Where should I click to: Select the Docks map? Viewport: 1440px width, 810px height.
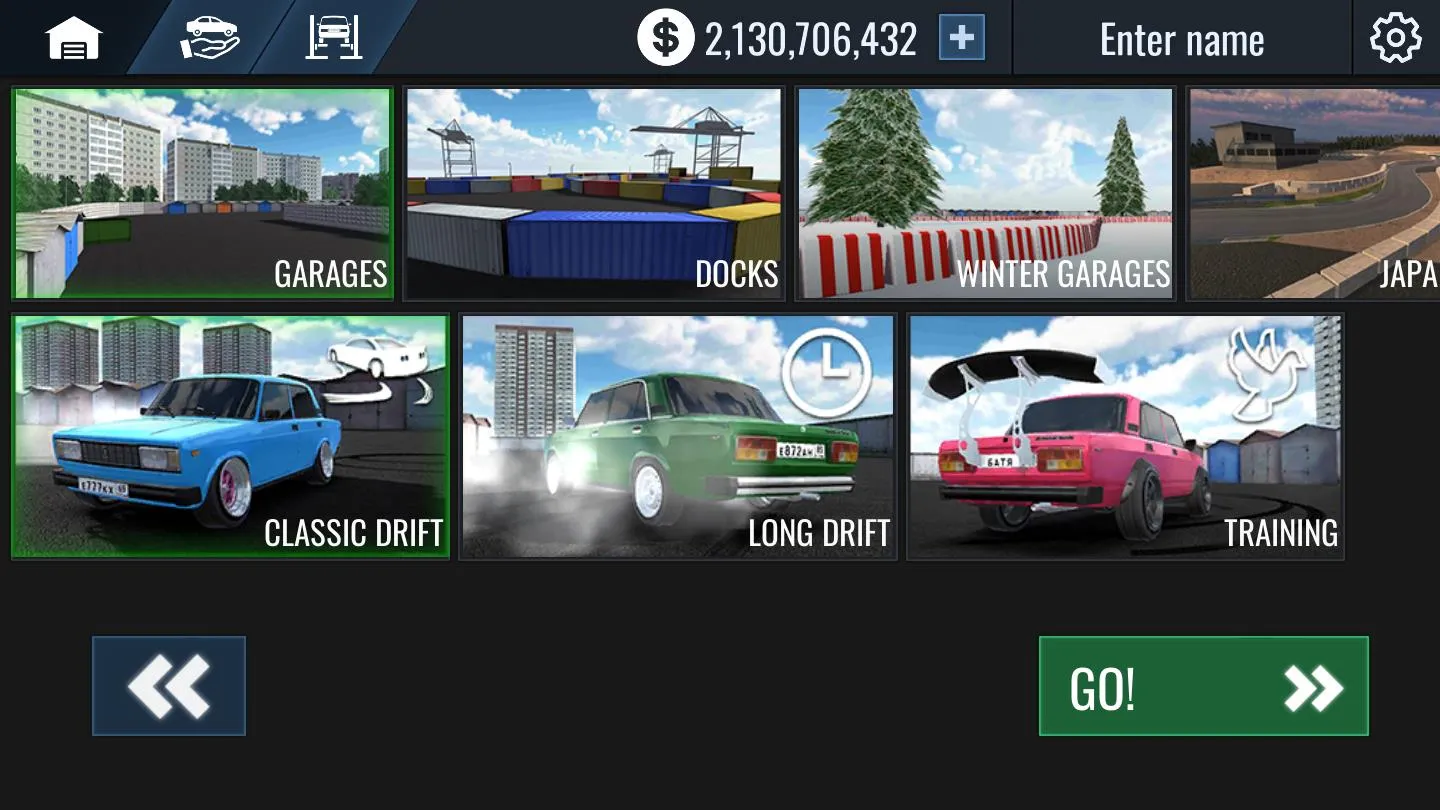pyautogui.click(x=594, y=192)
